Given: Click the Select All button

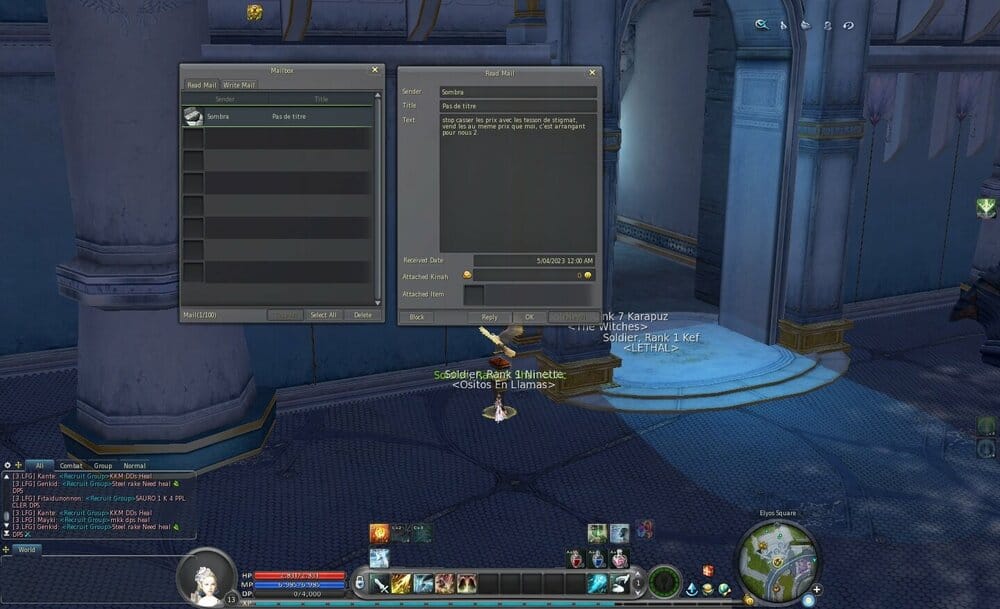Looking at the screenshot, I should click(x=324, y=315).
